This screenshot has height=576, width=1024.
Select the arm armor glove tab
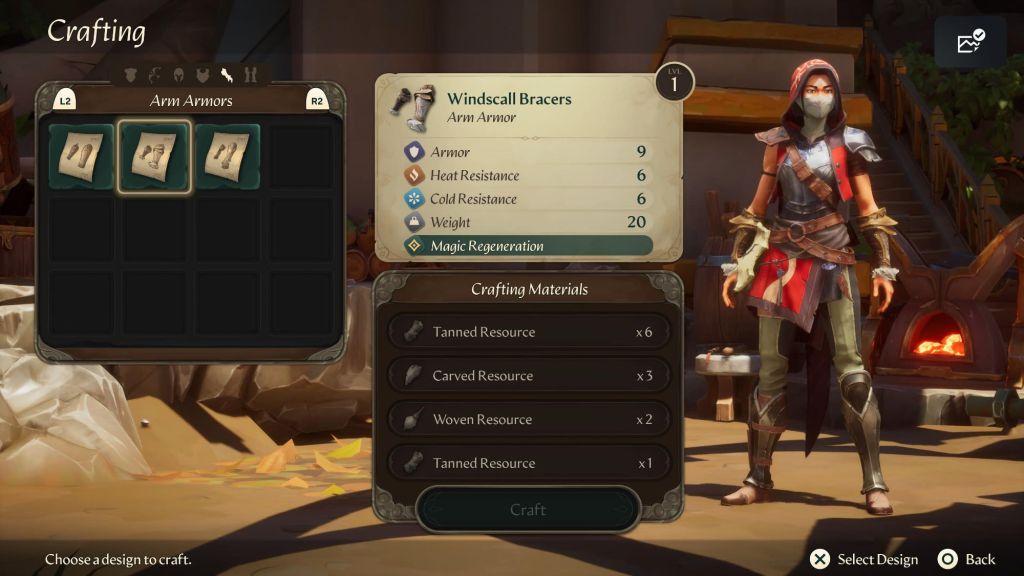pos(226,74)
